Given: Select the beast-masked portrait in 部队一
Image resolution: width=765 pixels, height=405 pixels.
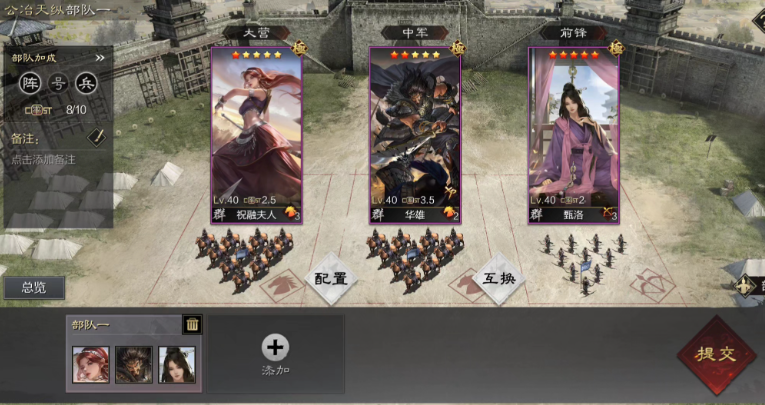Looking at the screenshot, I should click(134, 364).
